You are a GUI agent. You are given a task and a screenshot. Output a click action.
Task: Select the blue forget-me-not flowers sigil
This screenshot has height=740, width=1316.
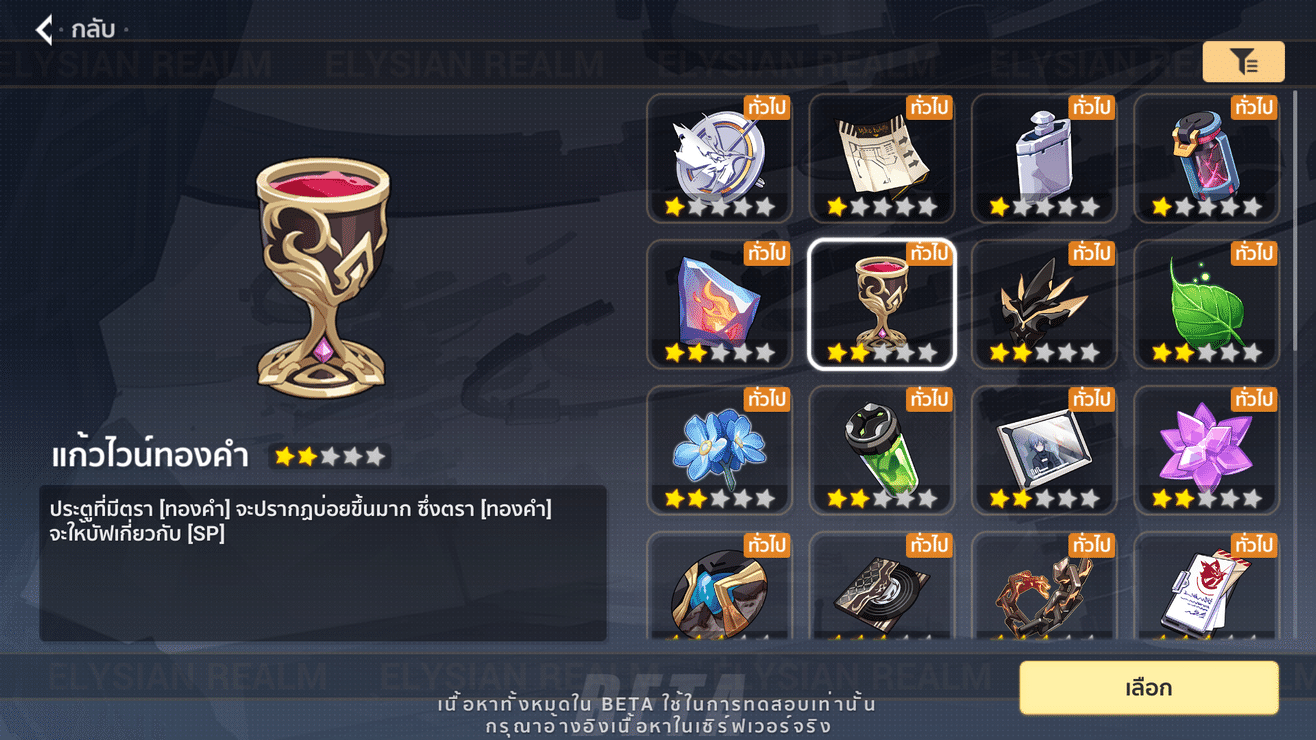click(720, 449)
